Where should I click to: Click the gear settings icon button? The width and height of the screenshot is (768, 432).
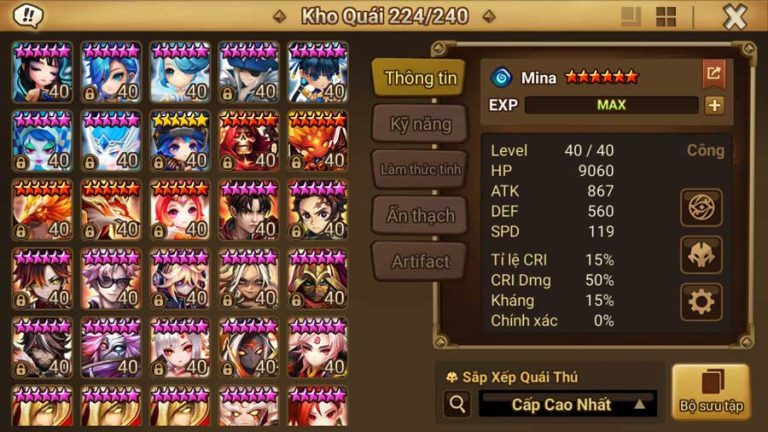(701, 300)
